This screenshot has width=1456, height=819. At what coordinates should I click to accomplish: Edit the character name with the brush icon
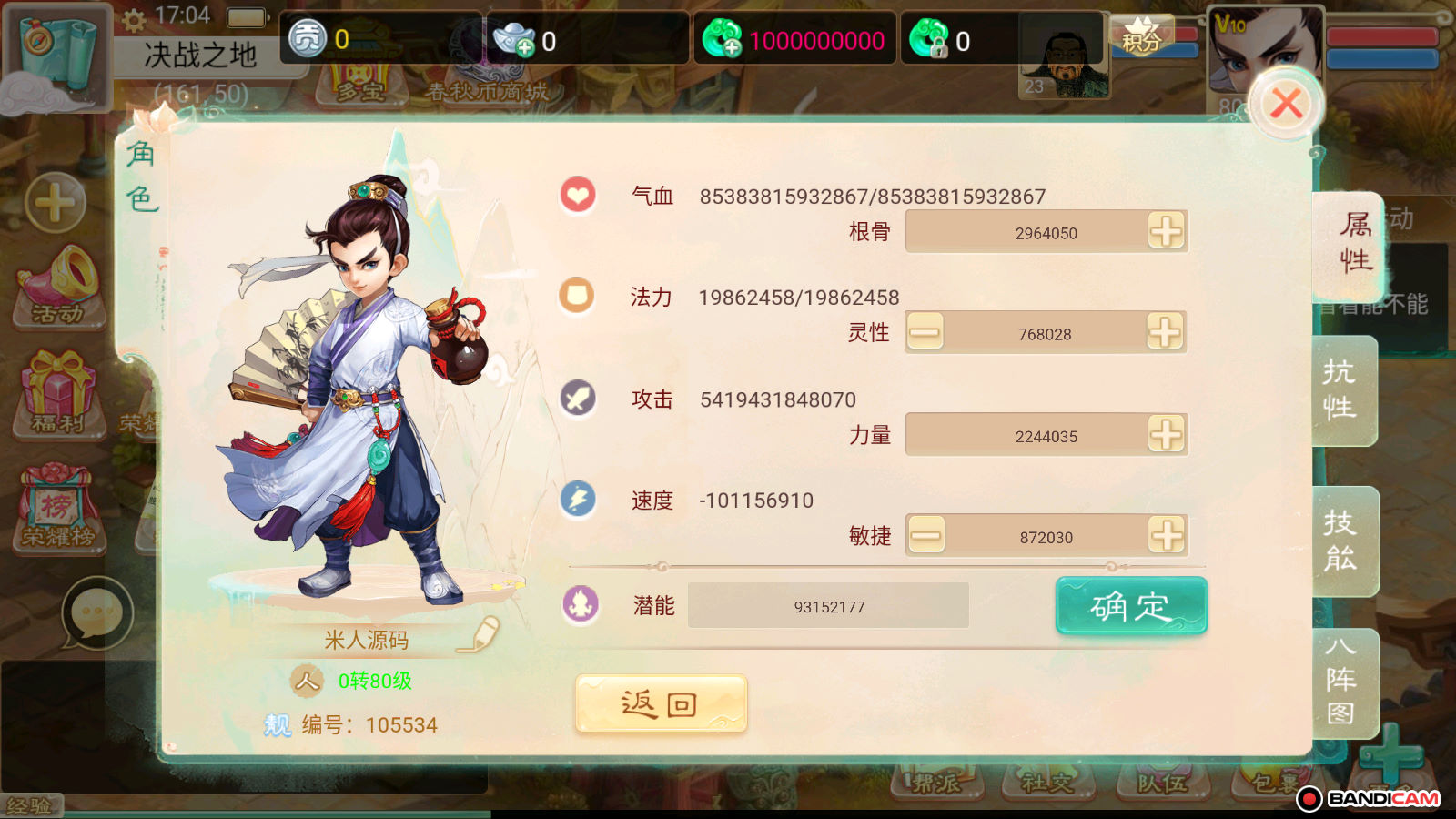[480, 635]
